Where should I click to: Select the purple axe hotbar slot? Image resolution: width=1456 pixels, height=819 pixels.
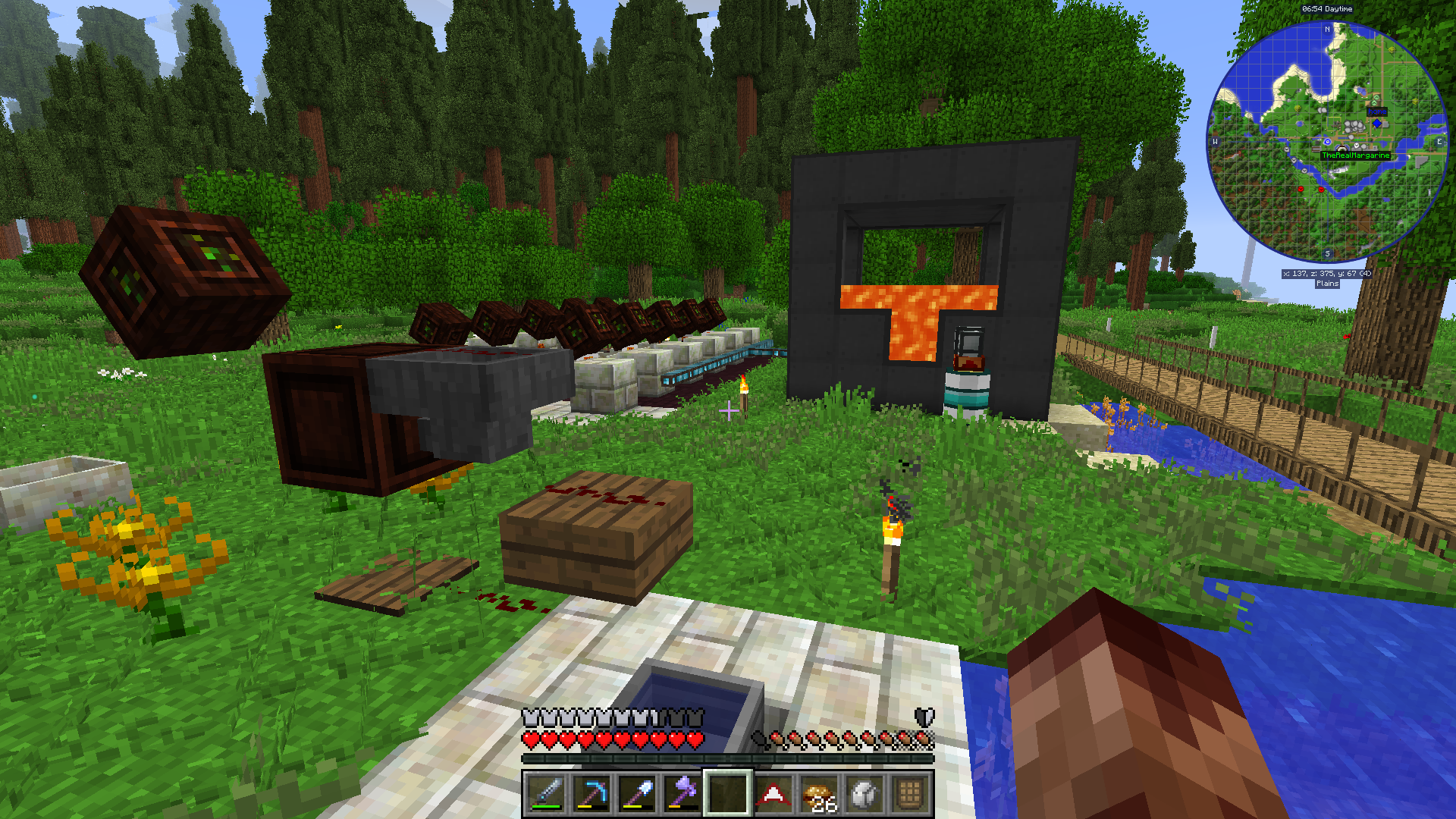tap(682, 794)
